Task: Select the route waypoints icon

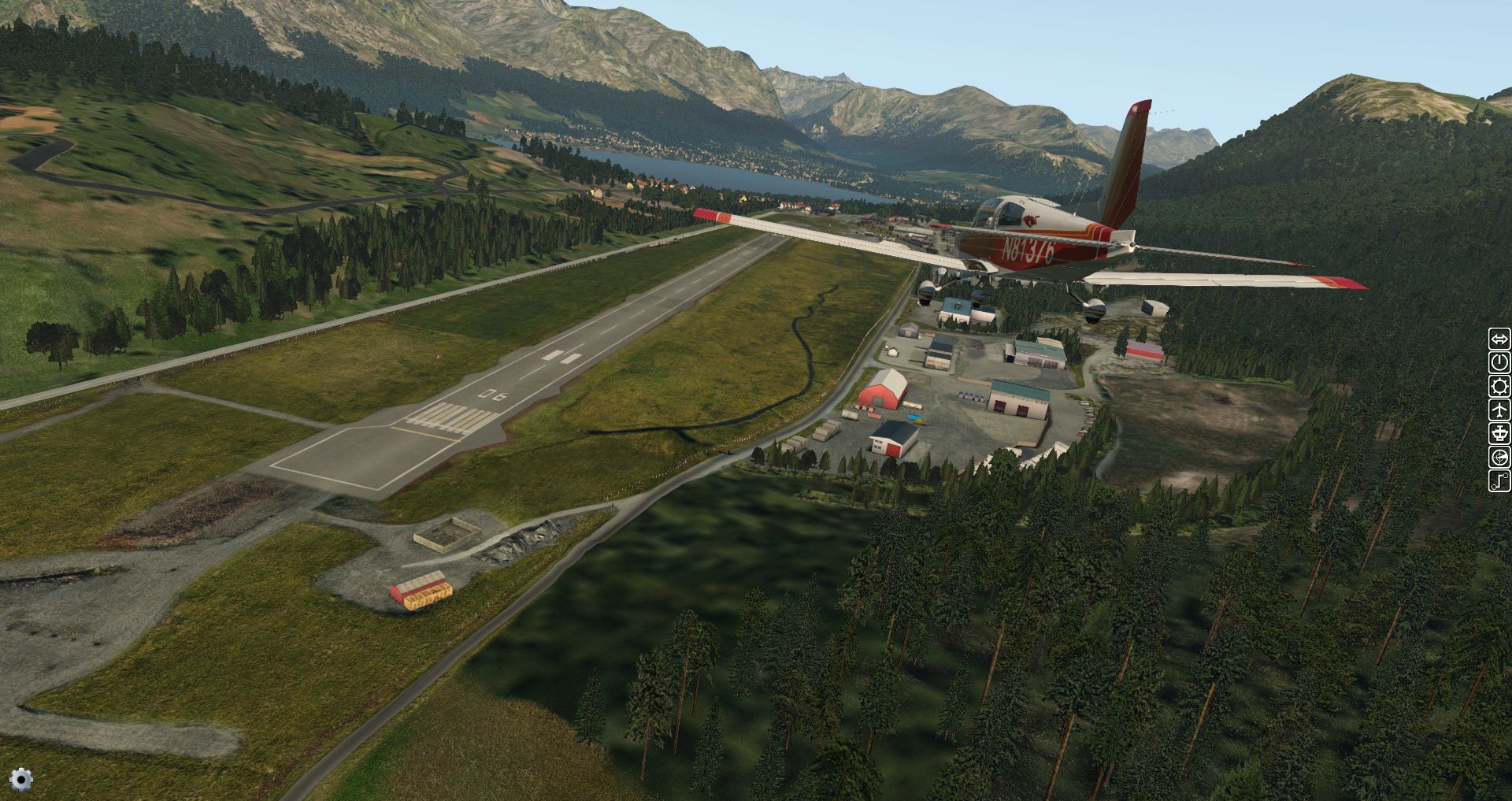Action: coord(1499,480)
